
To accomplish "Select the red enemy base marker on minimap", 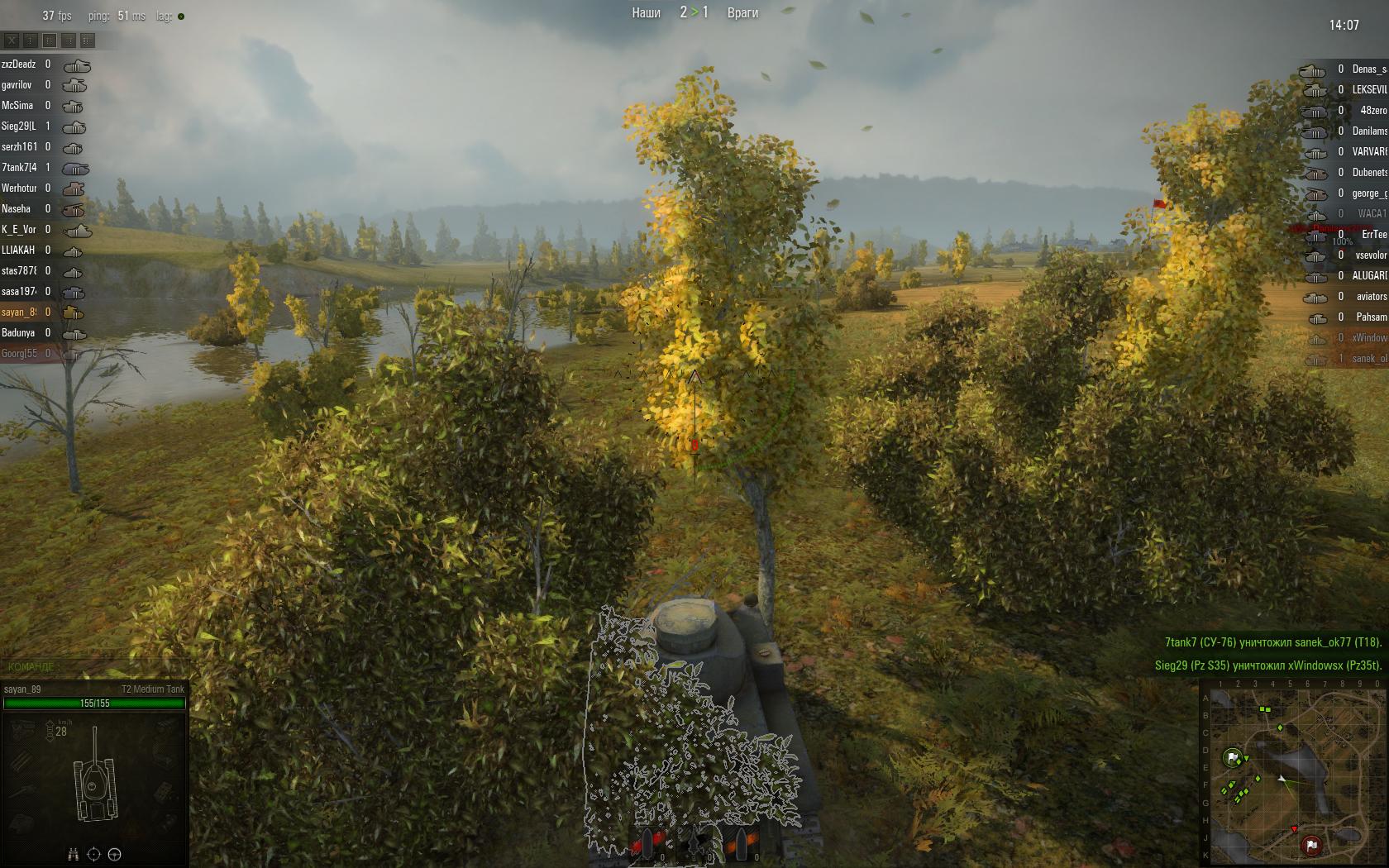I will (1311, 845).
